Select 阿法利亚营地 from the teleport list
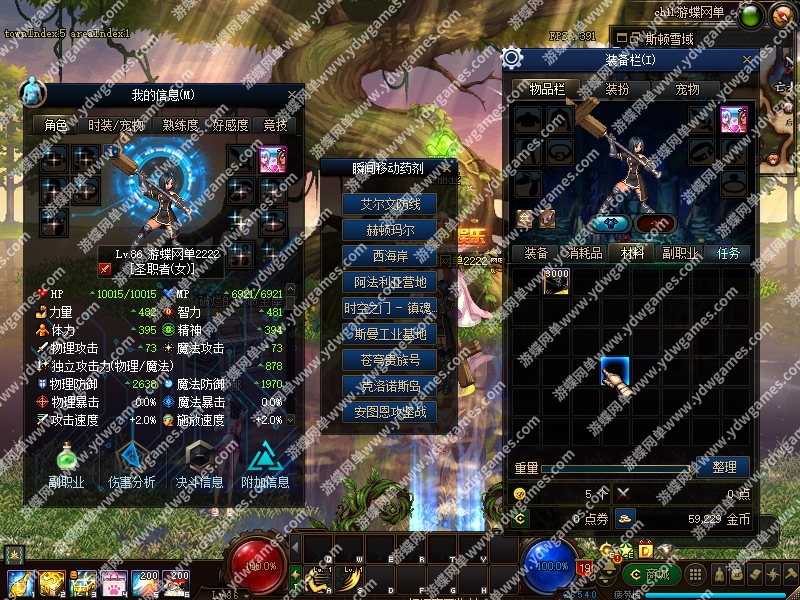 coord(389,282)
